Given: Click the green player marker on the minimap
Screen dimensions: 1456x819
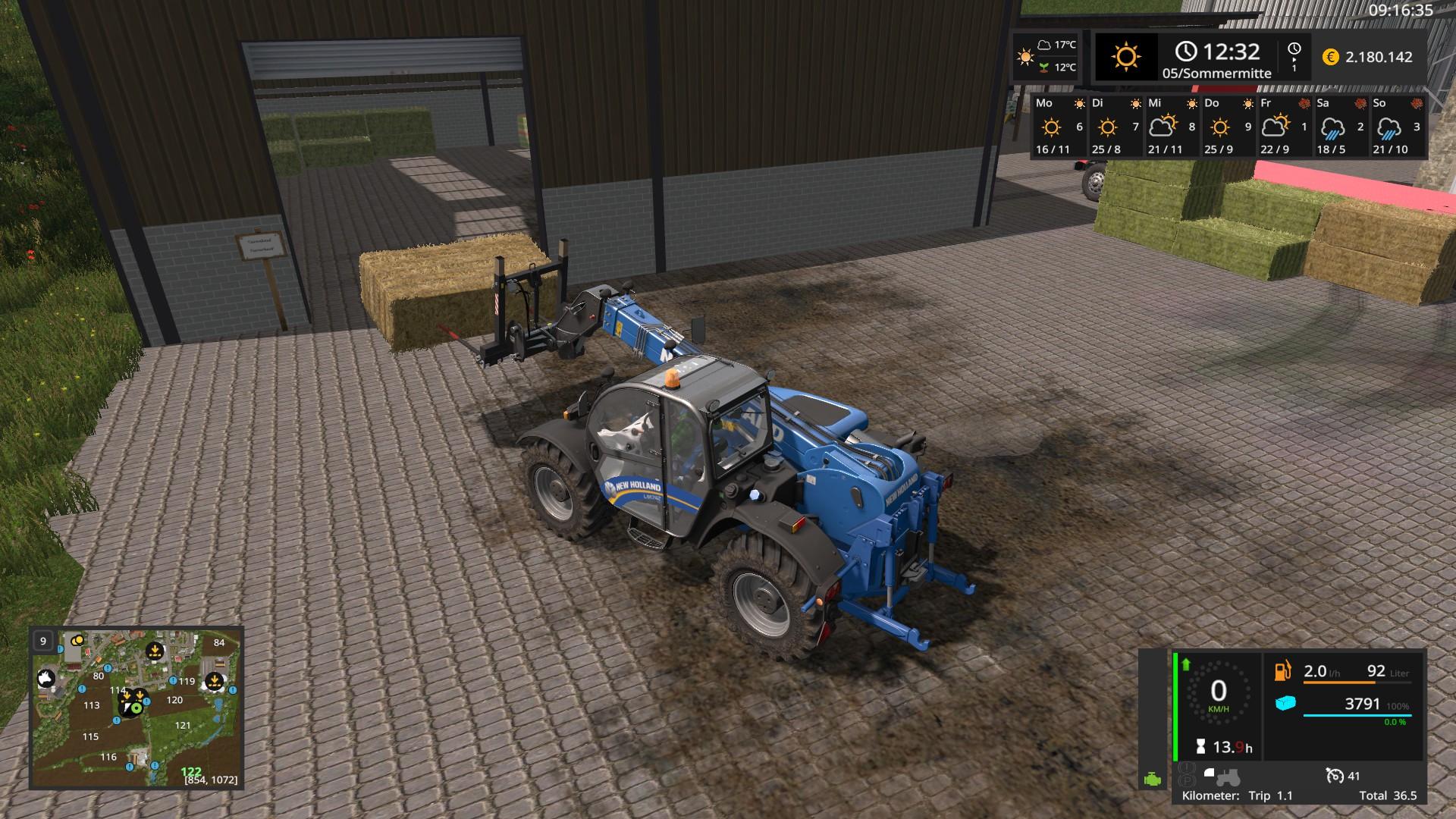Looking at the screenshot, I should coord(136,708).
